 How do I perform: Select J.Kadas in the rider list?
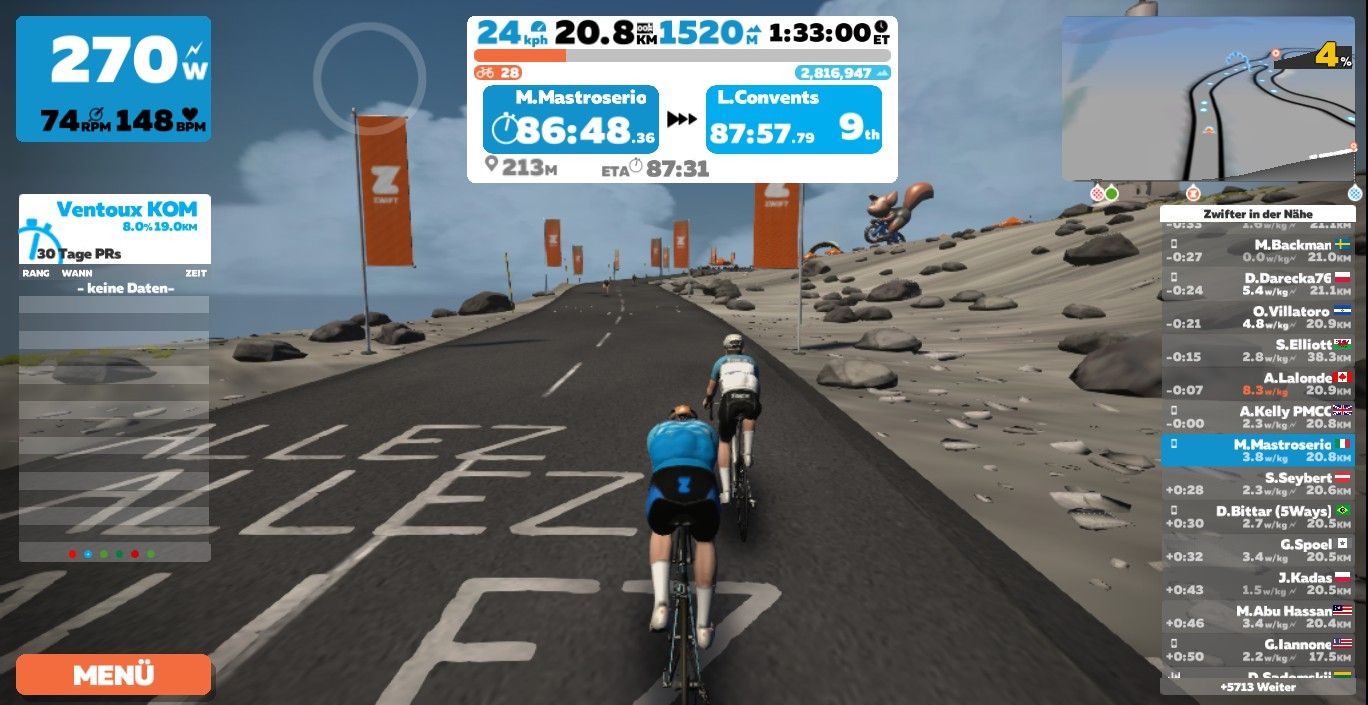(x=1257, y=584)
